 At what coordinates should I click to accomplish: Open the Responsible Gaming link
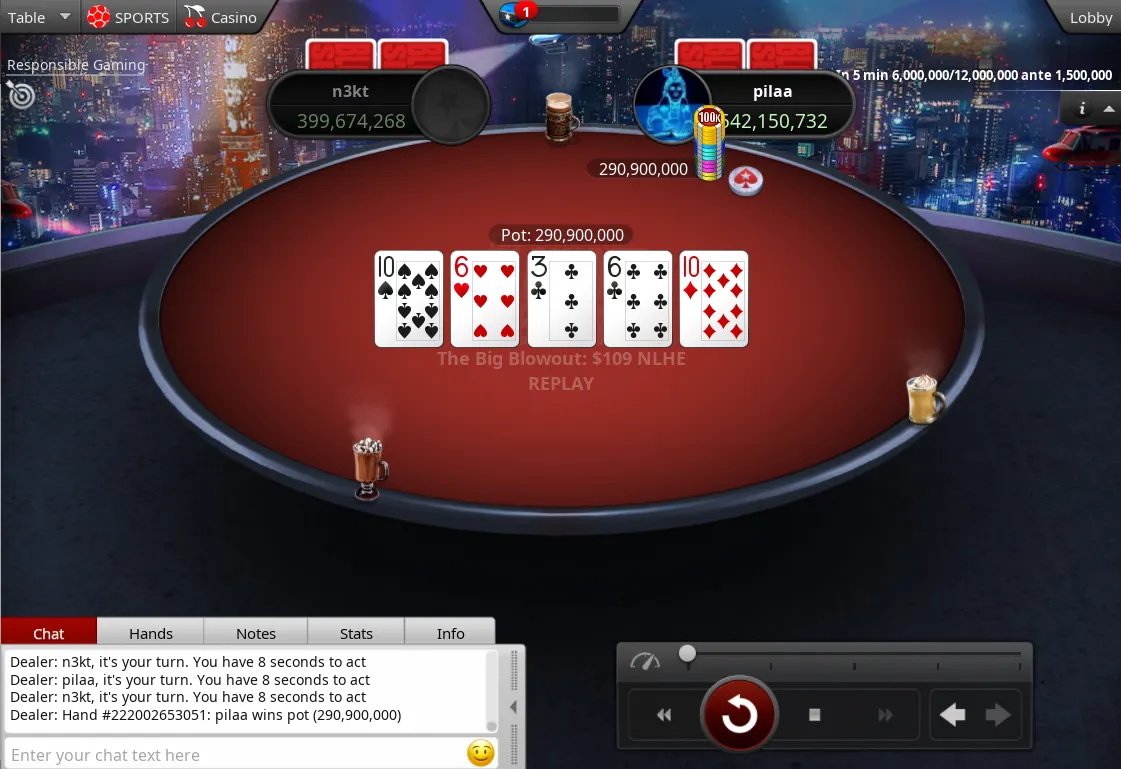point(76,65)
